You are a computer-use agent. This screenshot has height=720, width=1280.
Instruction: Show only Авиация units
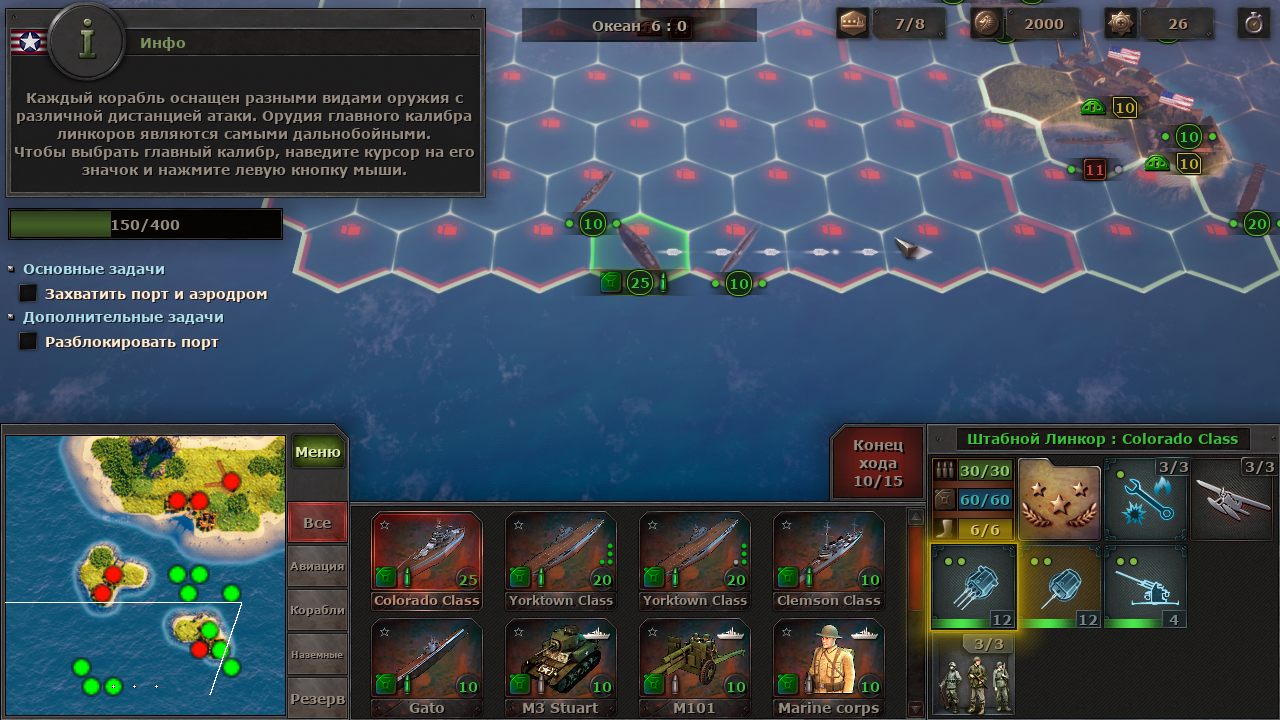pyautogui.click(x=317, y=566)
